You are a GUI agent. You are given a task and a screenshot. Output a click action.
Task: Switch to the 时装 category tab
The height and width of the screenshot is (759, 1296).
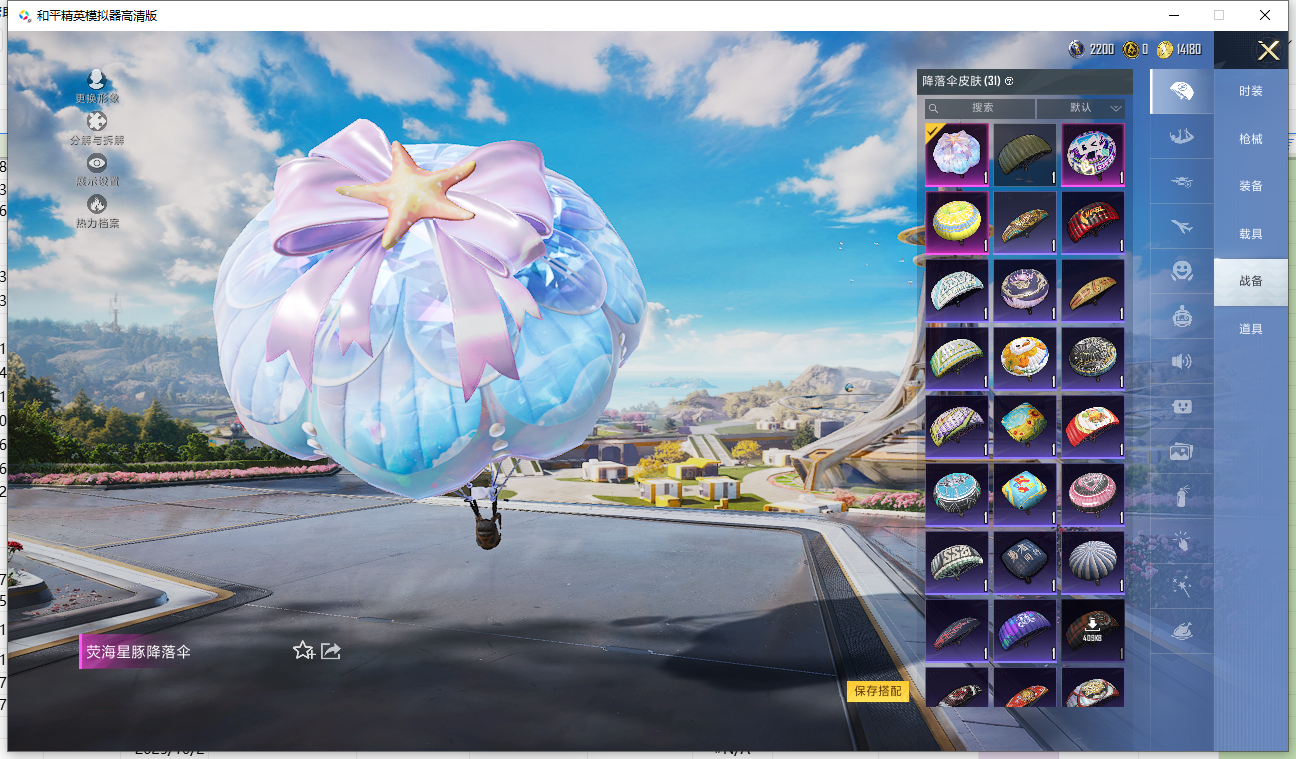point(1250,91)
